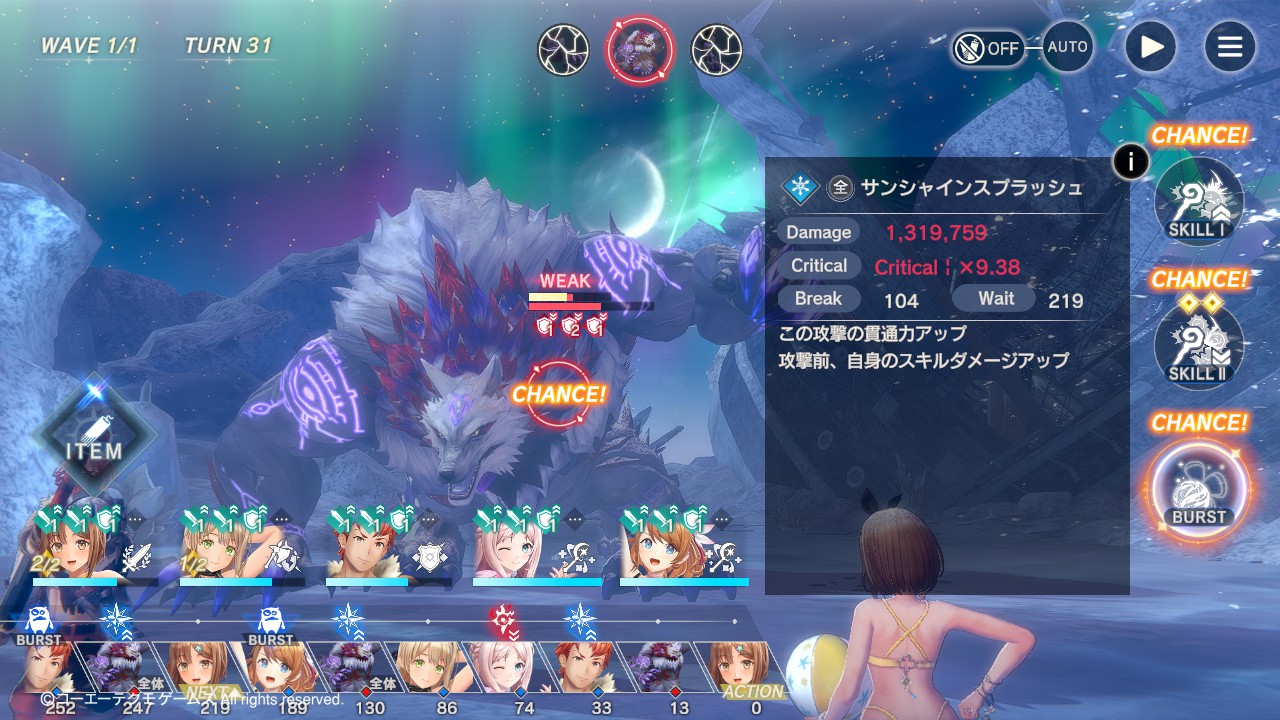Show skill details with the info button
The width and height of the screenshot is (1280, 720).
pyautogui.click(x=1131, y=161)
